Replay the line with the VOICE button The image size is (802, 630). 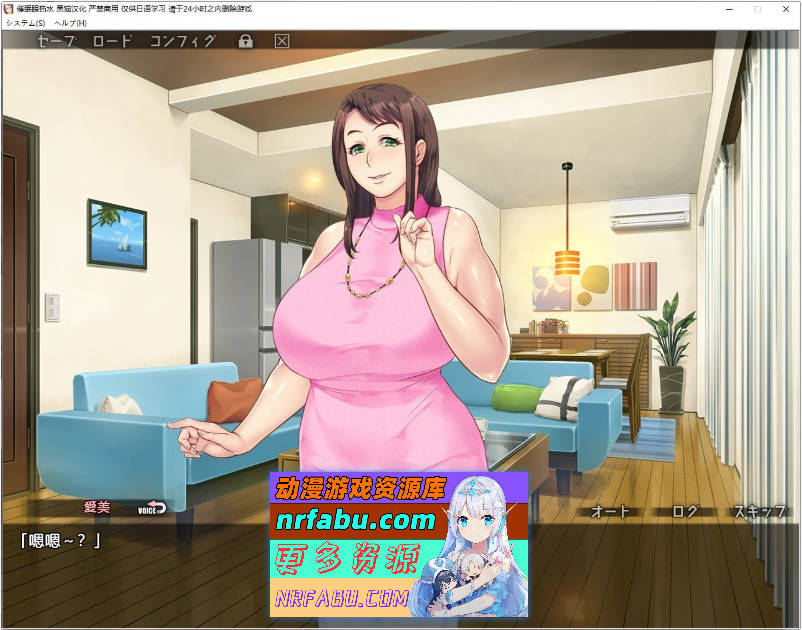pos(152,508)
